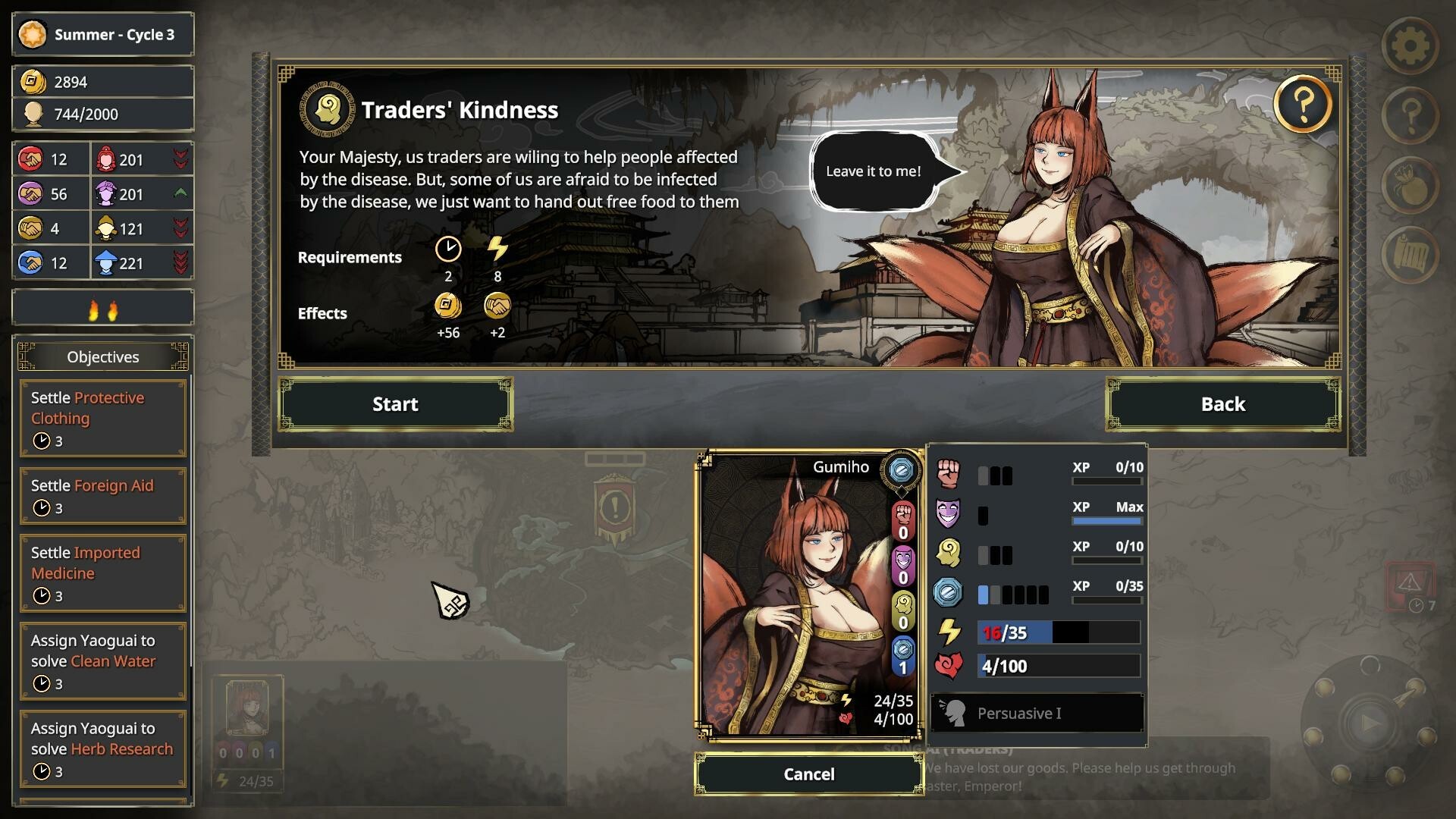Open the gold question mark help

(1302, 105)
